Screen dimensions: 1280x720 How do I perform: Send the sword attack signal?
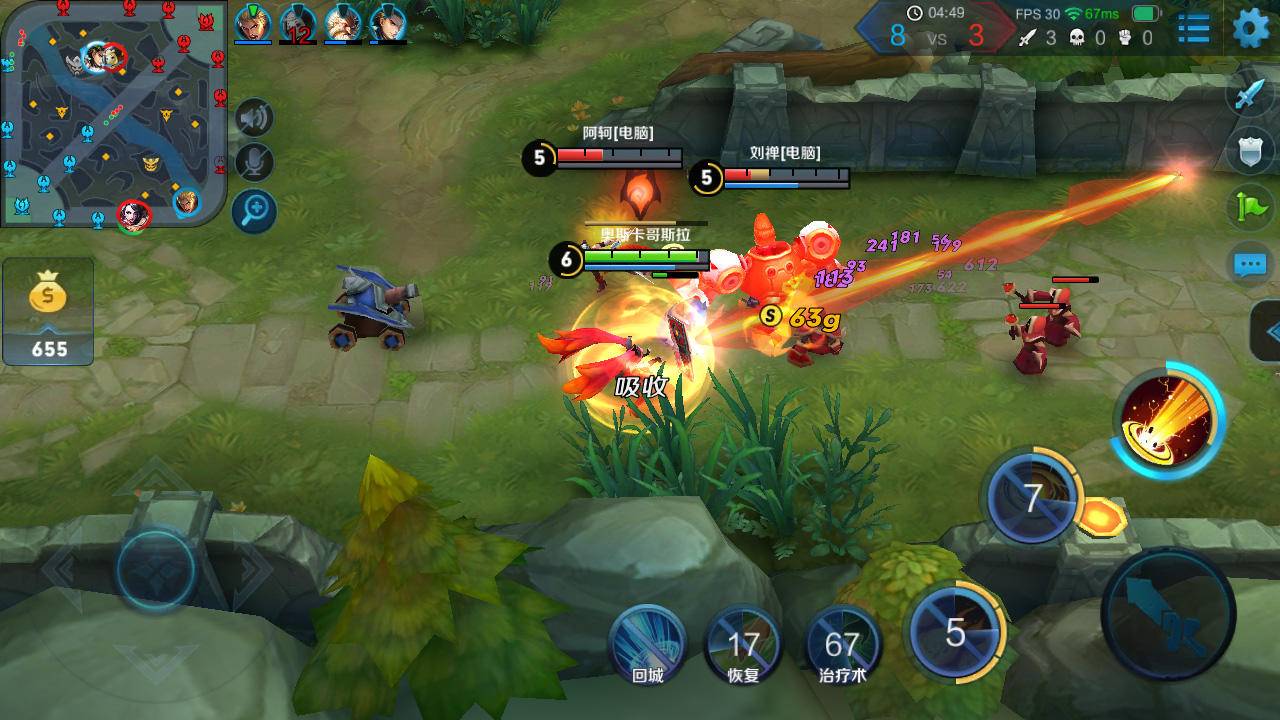tap(1251, 95)
